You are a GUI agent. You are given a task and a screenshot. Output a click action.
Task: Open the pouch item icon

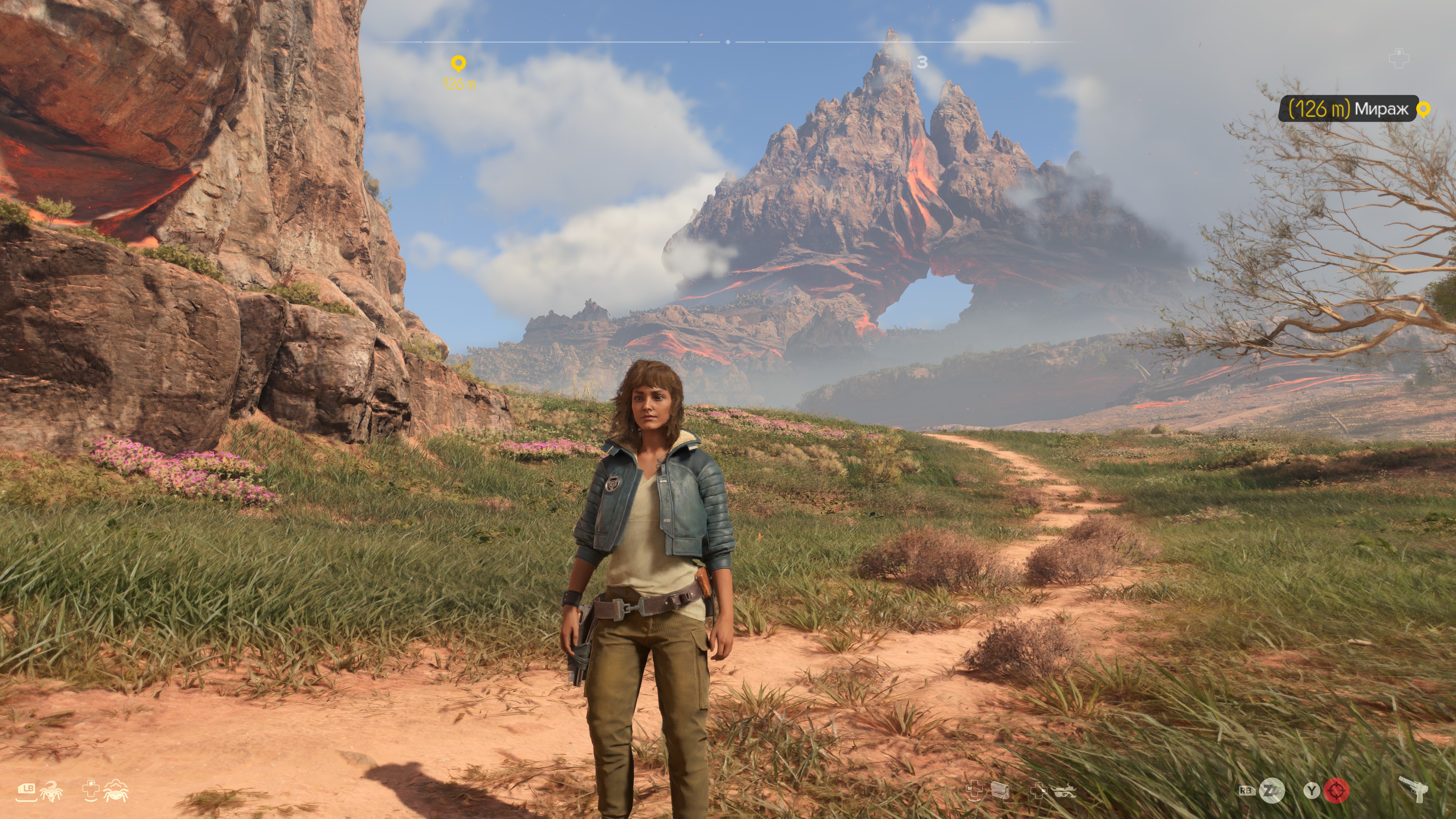point(1001,790)
